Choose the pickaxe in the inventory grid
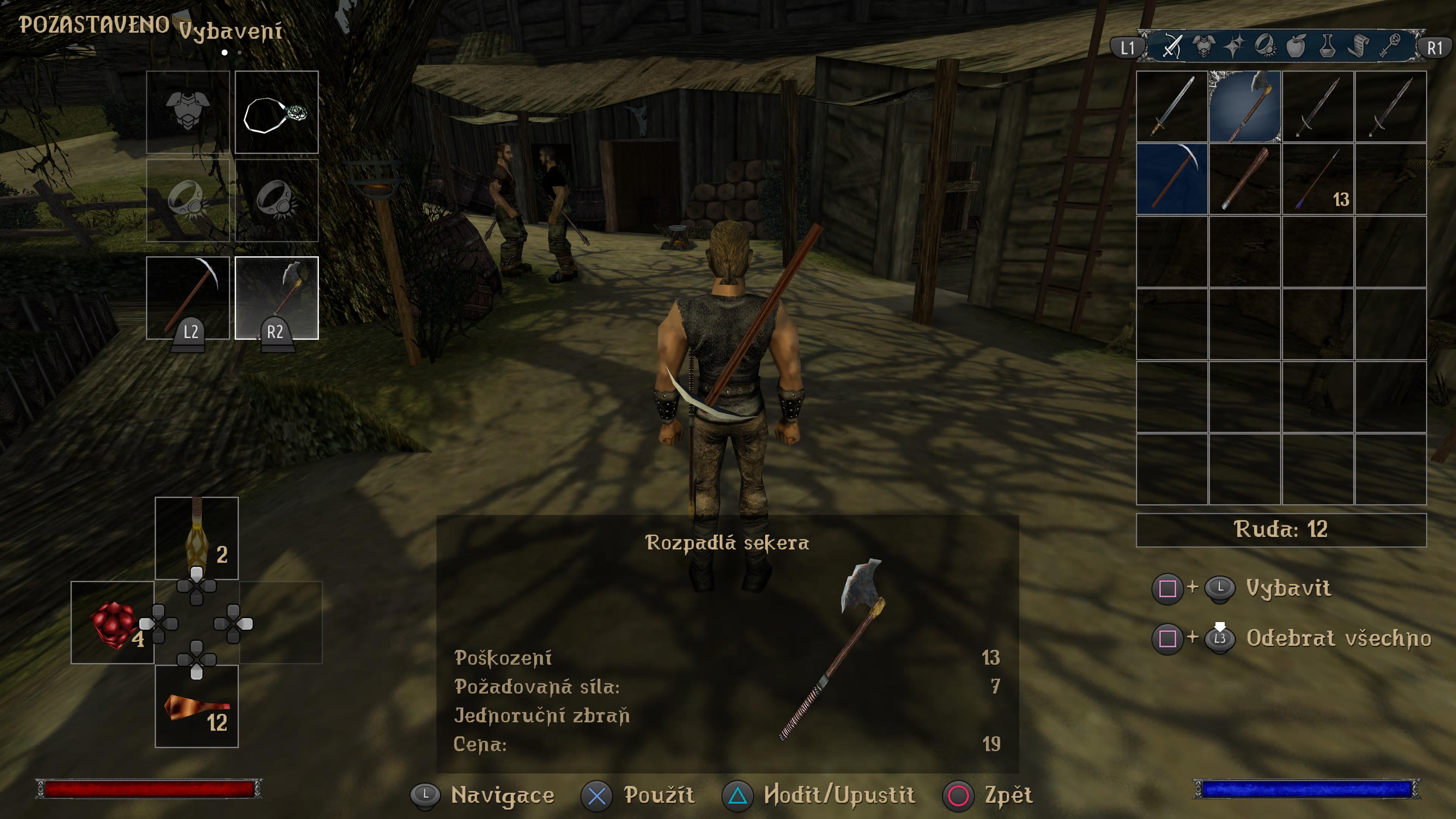The height and width of the screenshot is (819, 1456). click(1172, 179)
